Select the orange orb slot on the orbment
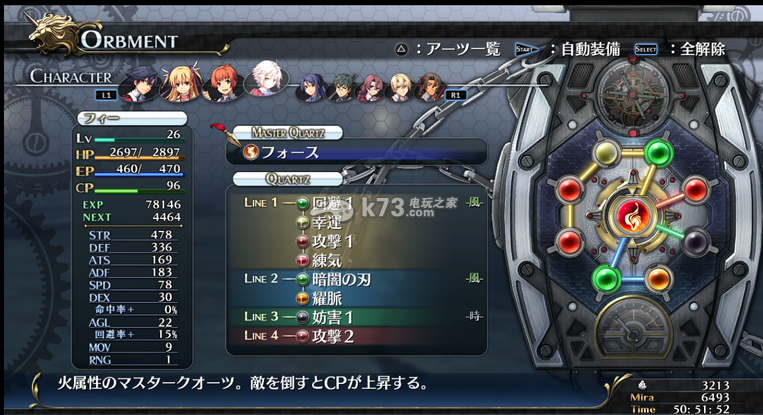Image resolution: width=763 pixels, height=415 pixels. pos(658,277)
